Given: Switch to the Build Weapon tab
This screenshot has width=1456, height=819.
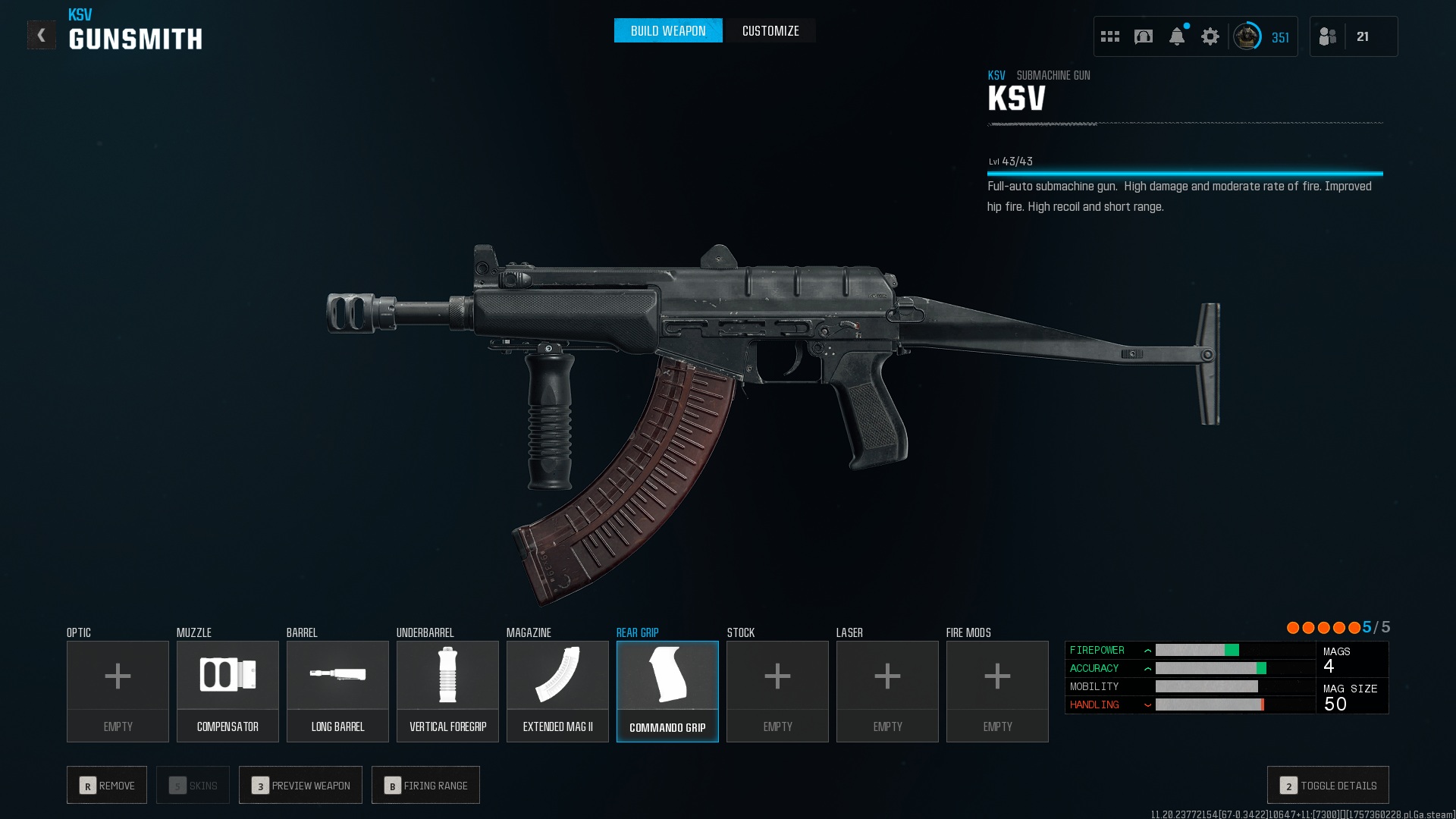Looking at the screenshot, I should pyautogui.click(x=667, y=31).
